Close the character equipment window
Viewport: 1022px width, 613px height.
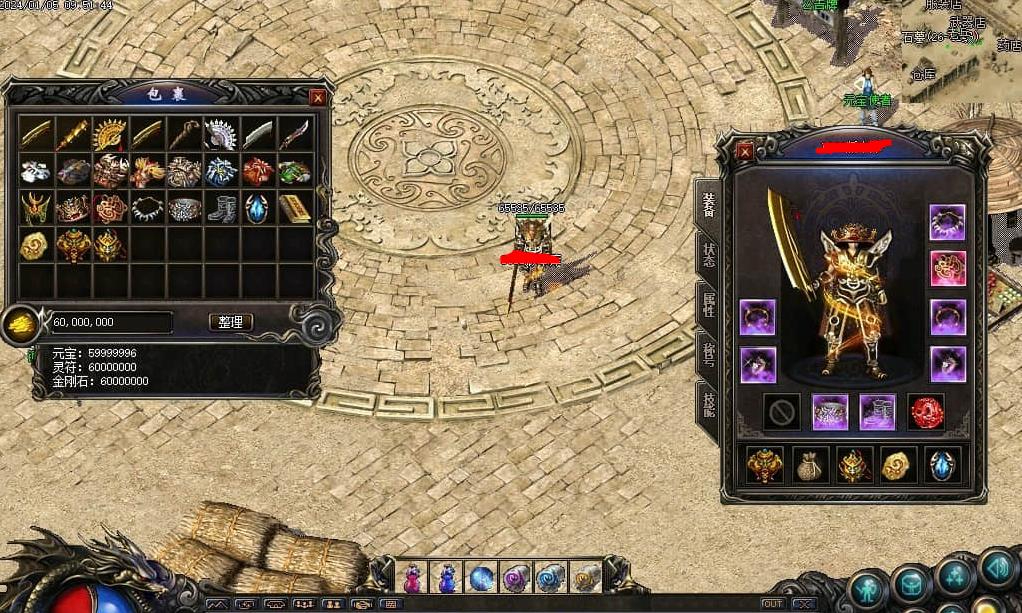(x=745, y=152)
